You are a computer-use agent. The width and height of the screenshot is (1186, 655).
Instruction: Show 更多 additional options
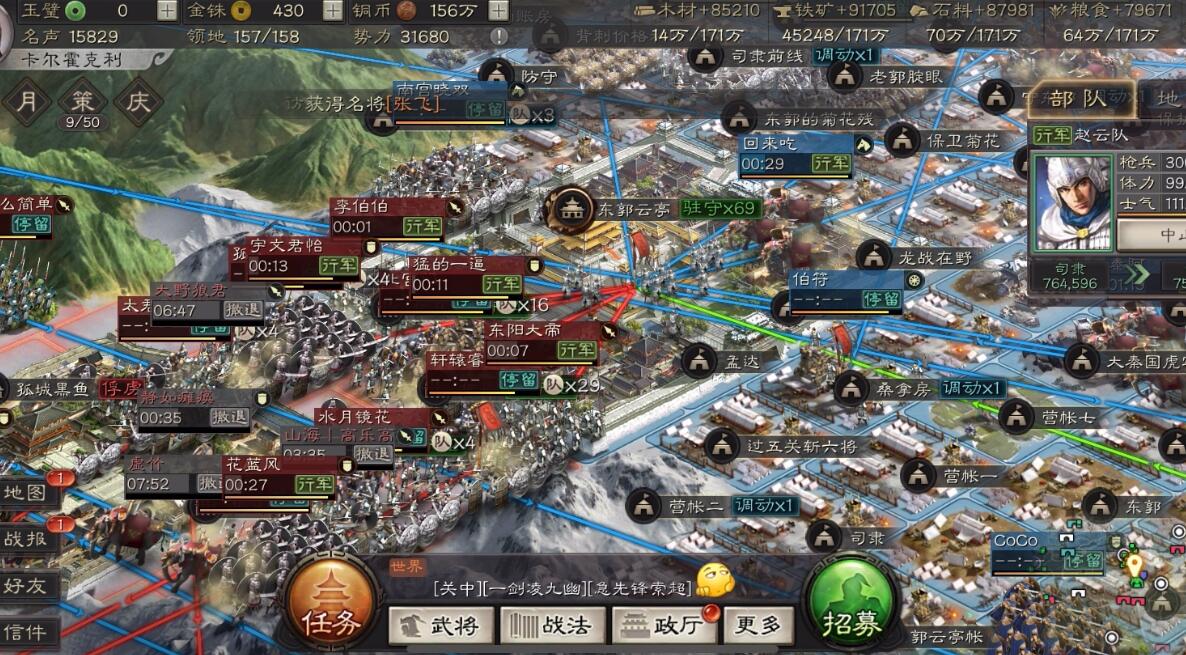coord(758,626)
